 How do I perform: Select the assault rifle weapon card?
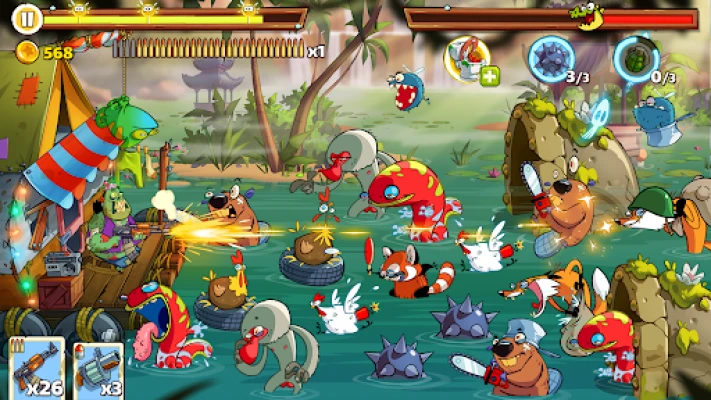pyautogui.click(x=37, y=370)
